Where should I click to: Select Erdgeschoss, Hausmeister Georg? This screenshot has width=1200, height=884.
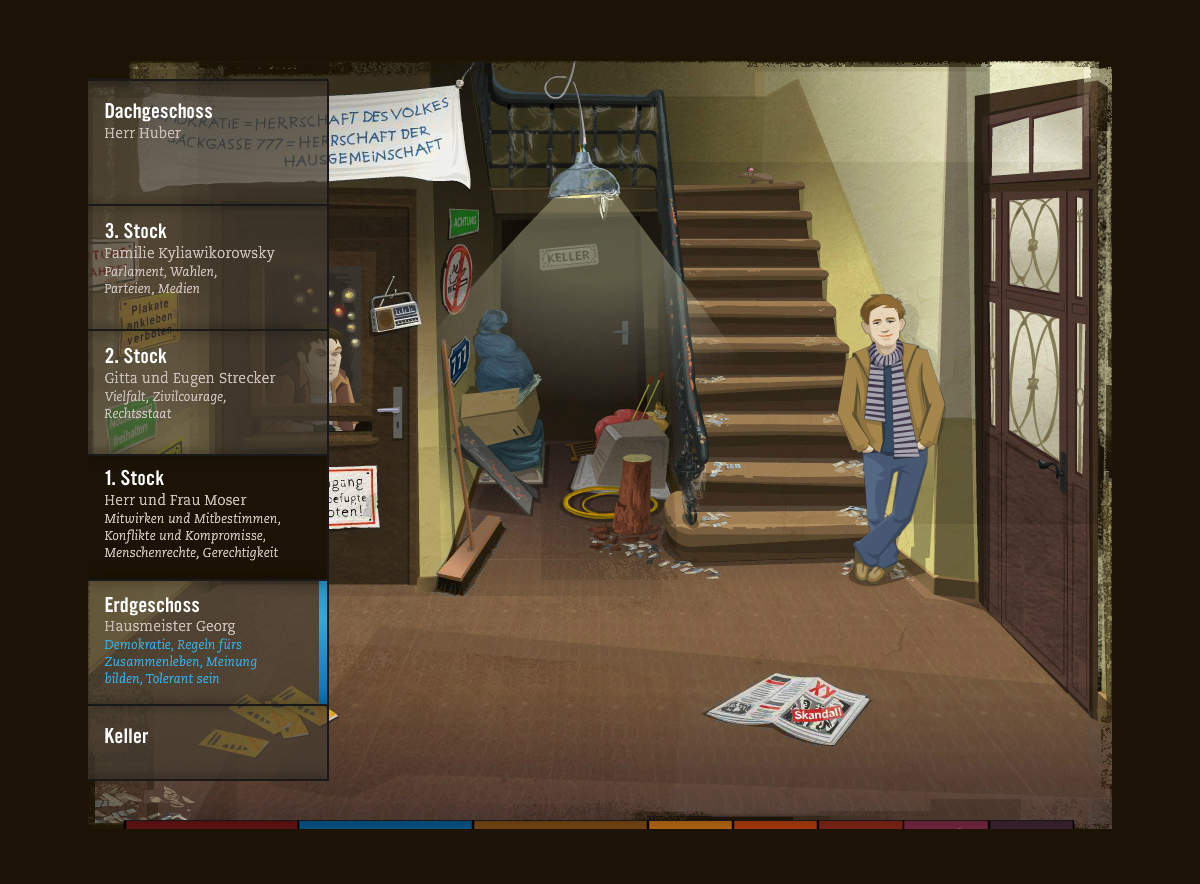pyautogui.click(x=207, y=642)
